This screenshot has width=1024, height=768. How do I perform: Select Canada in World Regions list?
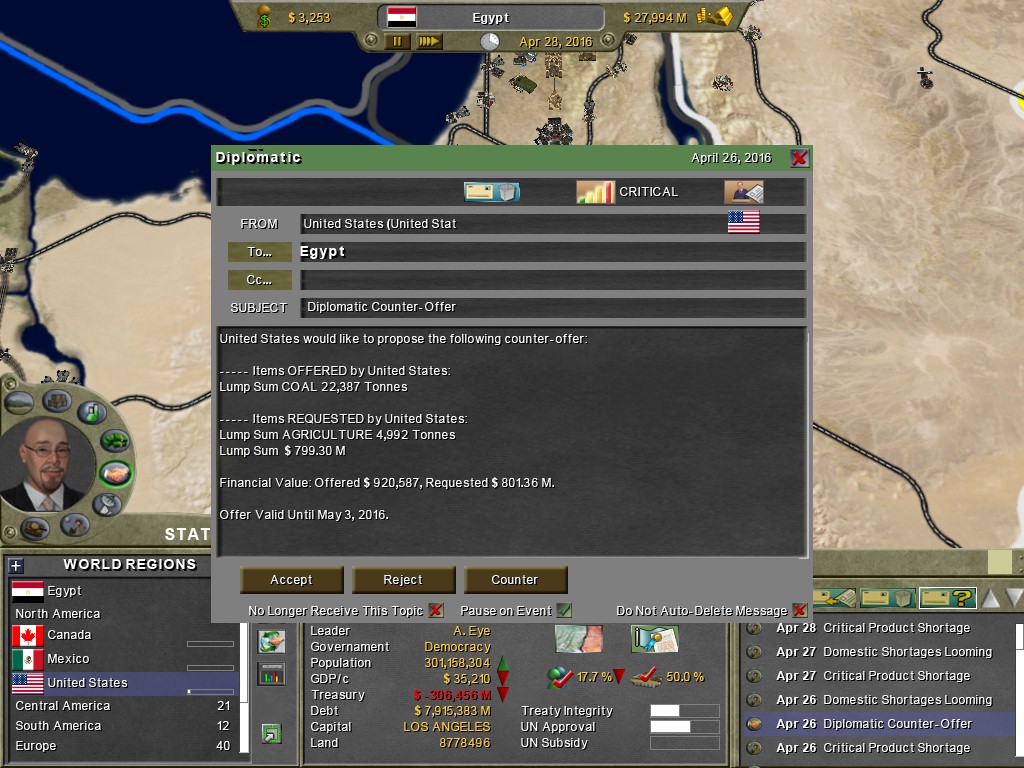[68, 635]
